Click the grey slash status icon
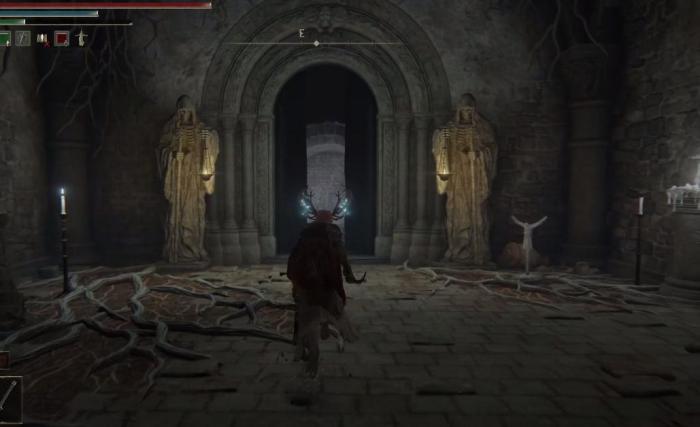 (x=22, y=39)
